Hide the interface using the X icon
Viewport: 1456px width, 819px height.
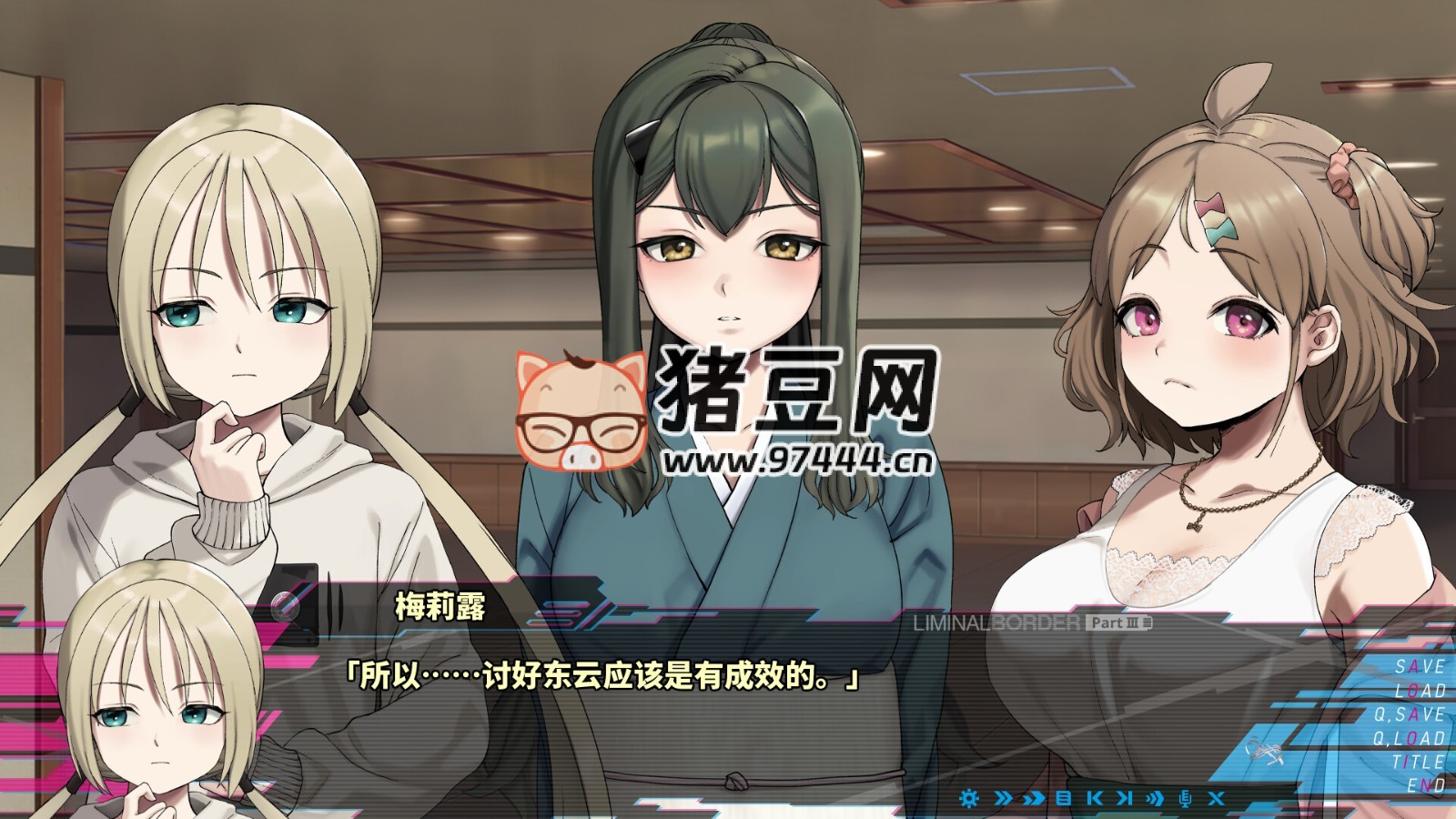tap(1217, 798)
